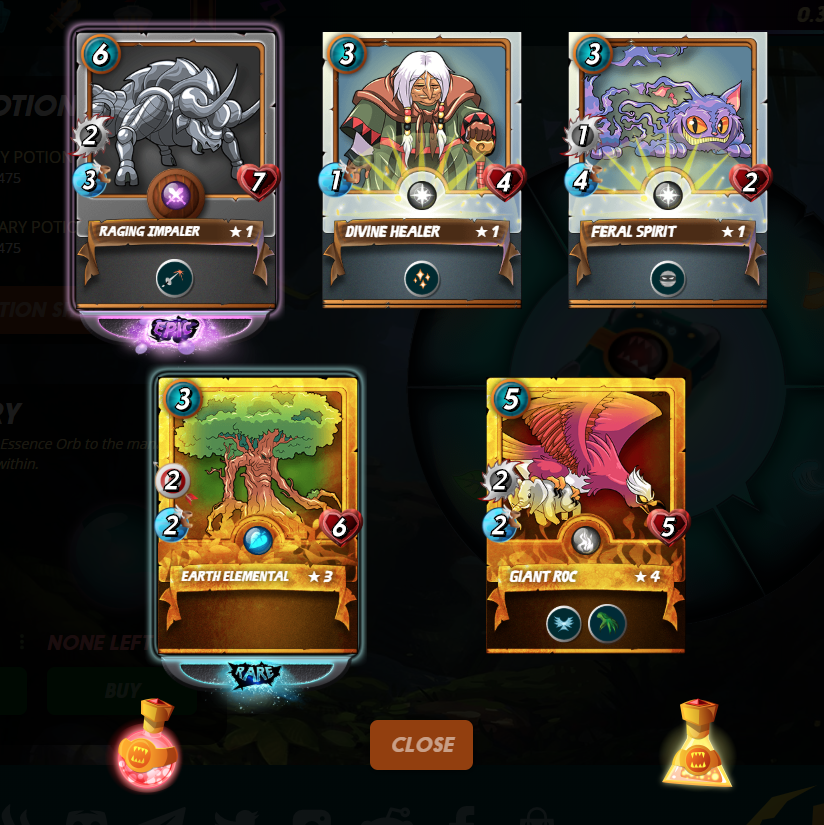Close the card reveal screen
This screenshot has width=824, height=825.
coord(421,745)
